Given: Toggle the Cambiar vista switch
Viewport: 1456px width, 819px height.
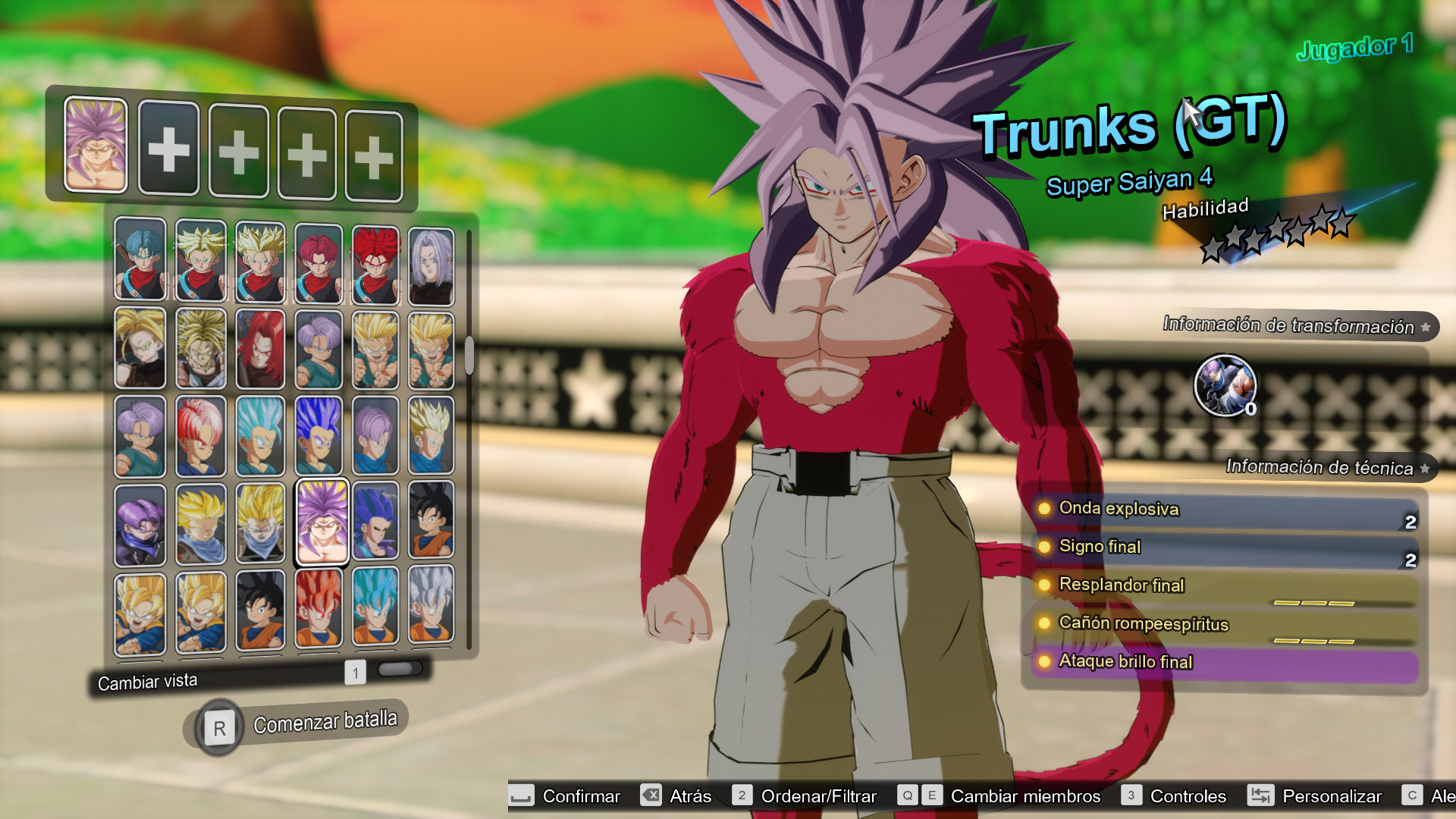Looking at the screenshot, I should (x=398, y=669).
